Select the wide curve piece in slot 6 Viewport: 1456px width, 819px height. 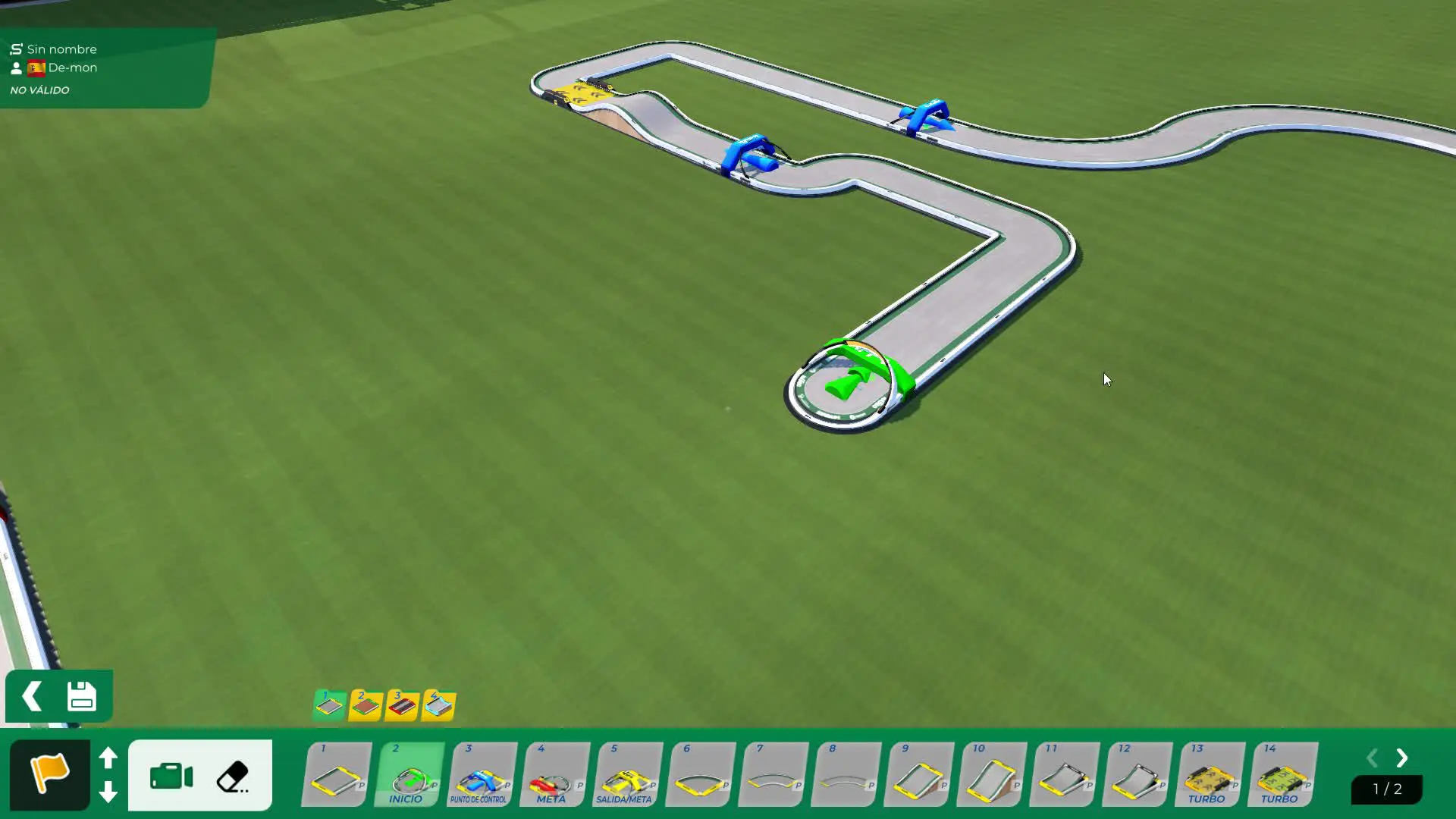click(700, 776)
